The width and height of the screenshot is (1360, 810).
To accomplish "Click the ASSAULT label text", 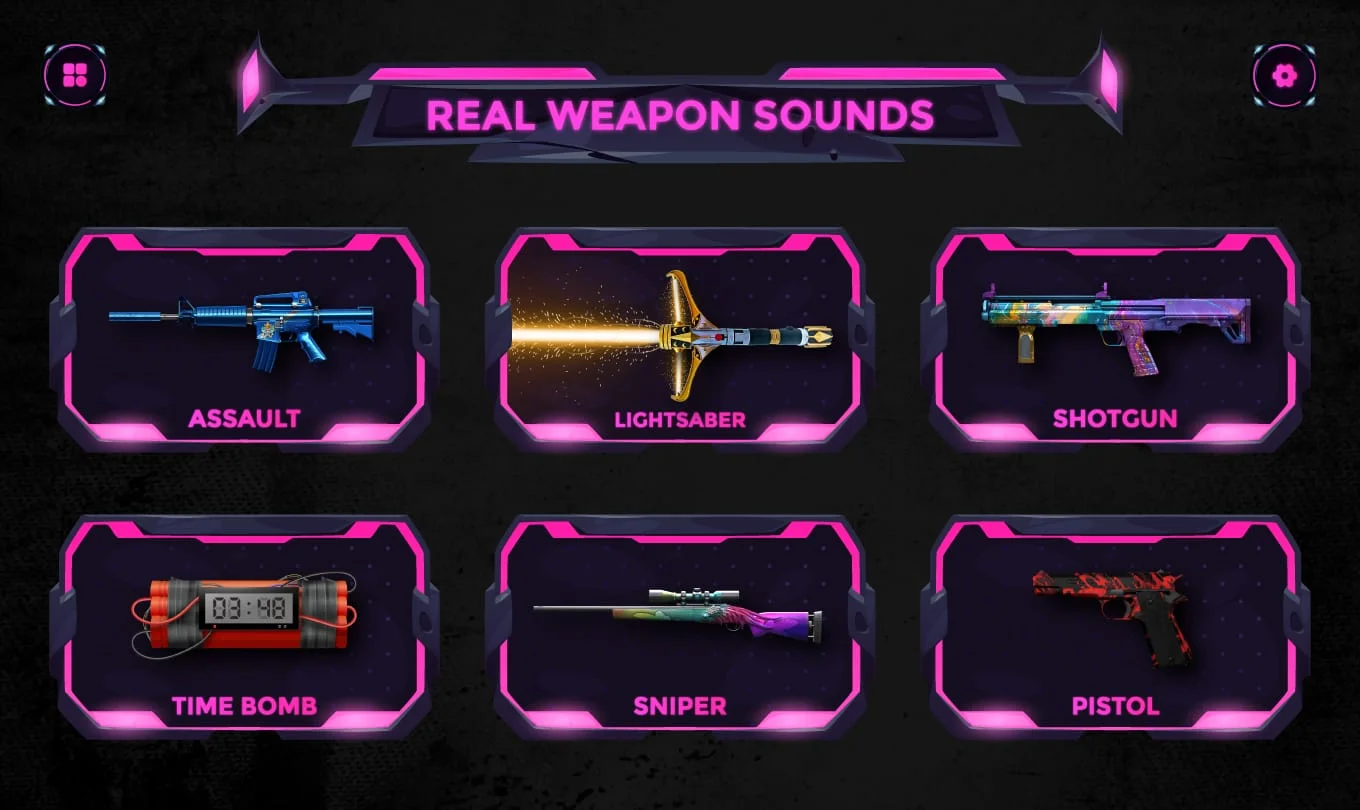I will point(243,420).
